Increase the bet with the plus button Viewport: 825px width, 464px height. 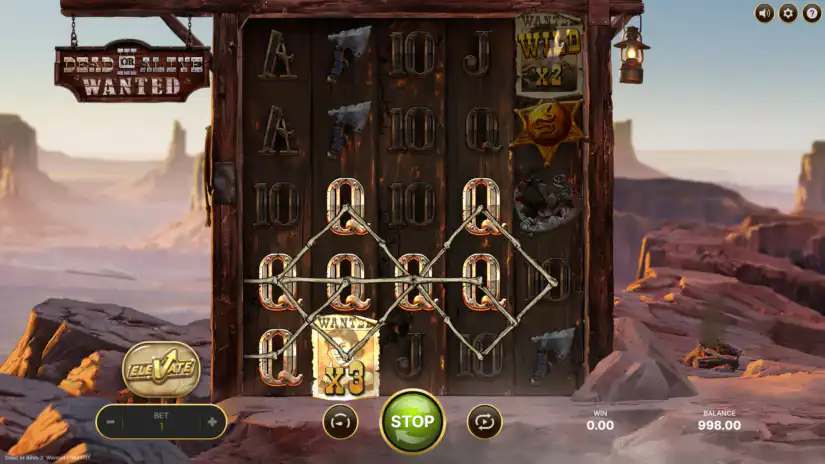click(x=212, y=422)
